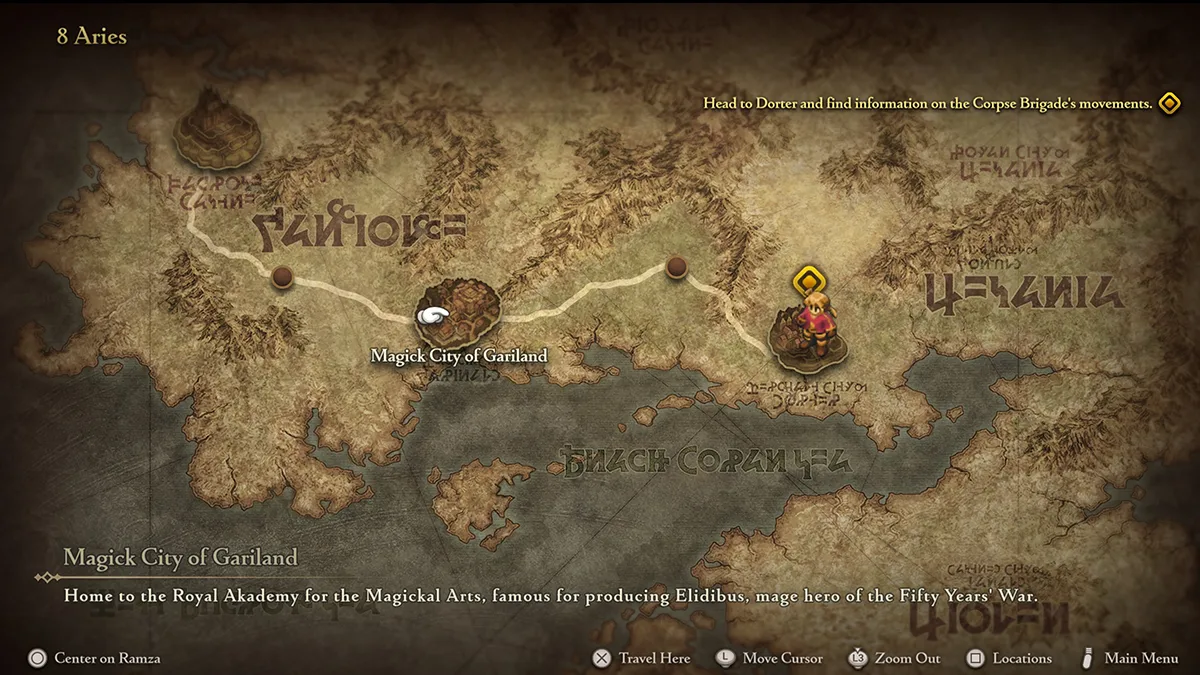Choose the castle location on the map
Screen dimensions: 1200x675
pyautogui.click(x=217, y=127)
